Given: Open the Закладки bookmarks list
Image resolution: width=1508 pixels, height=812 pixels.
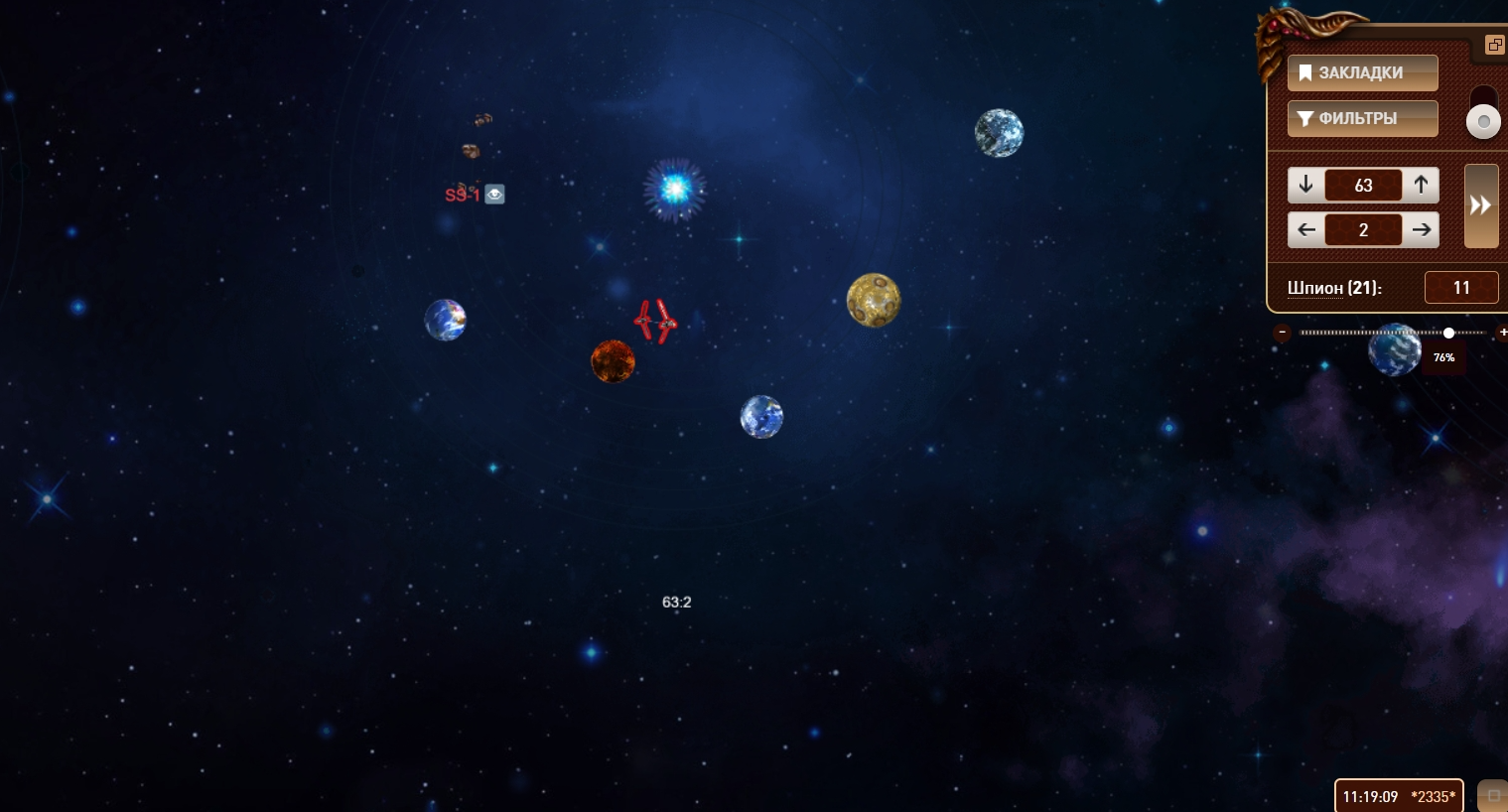Looking at the screenshot, I should click(x=1362, y=72).
